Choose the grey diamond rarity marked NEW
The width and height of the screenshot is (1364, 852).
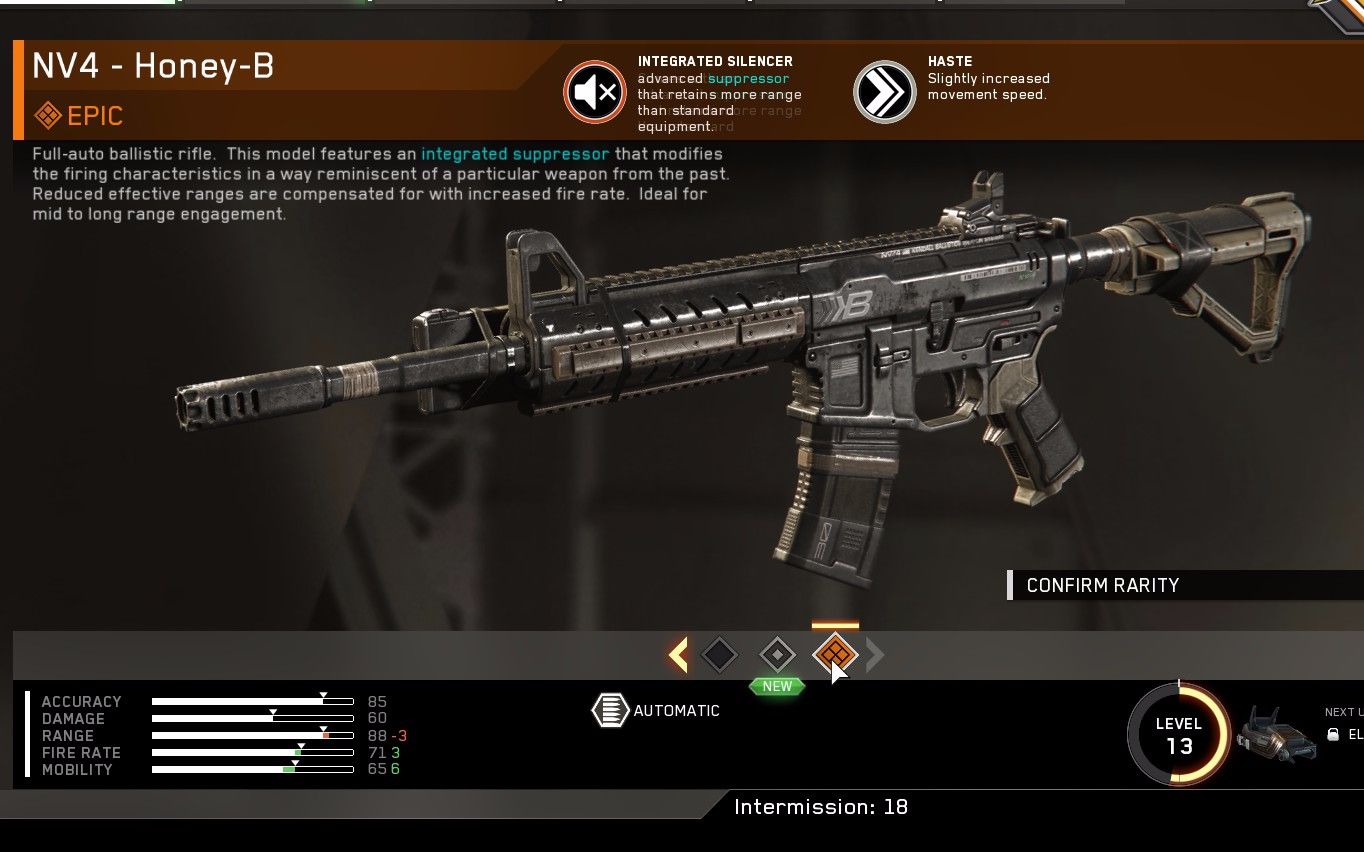pos(777,656)
